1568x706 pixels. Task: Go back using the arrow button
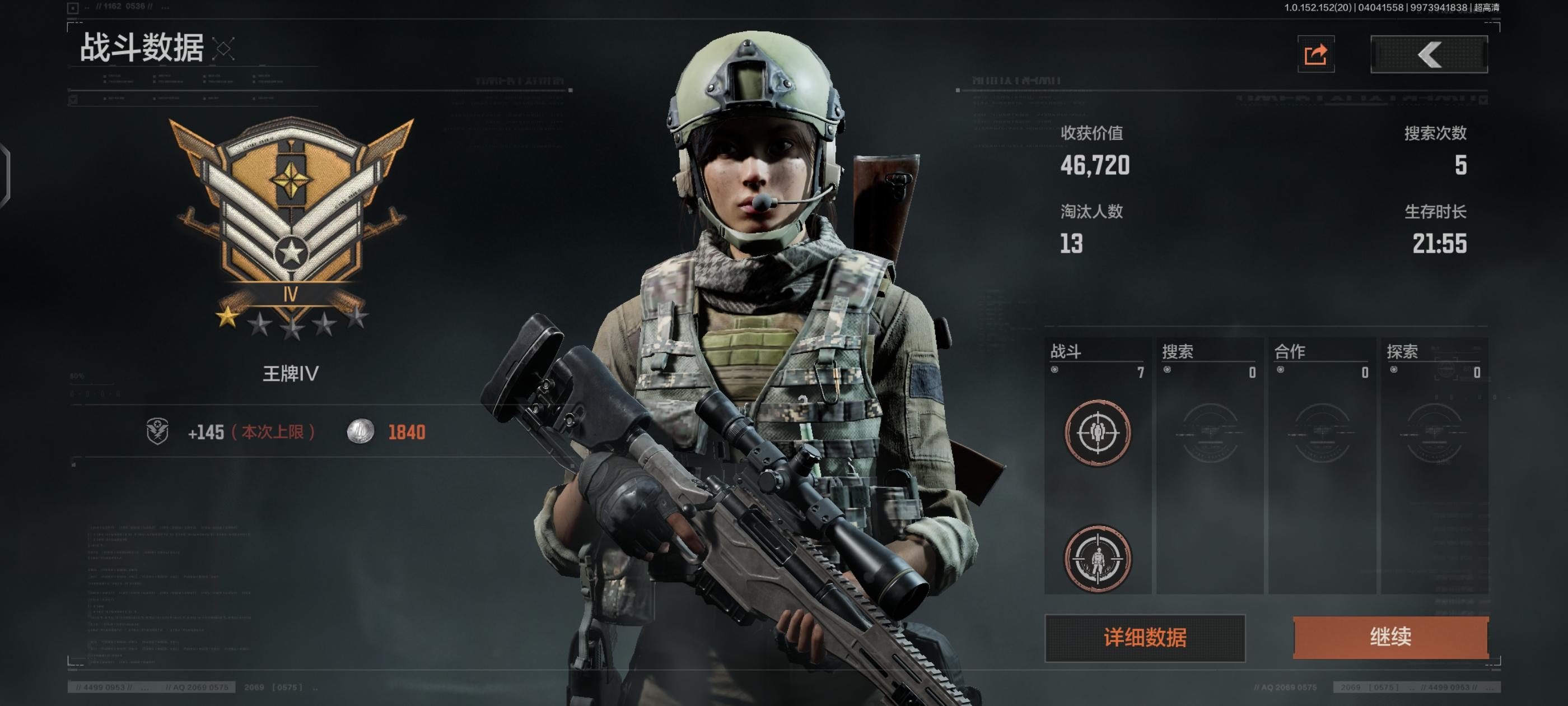(x=1429, y=55)
